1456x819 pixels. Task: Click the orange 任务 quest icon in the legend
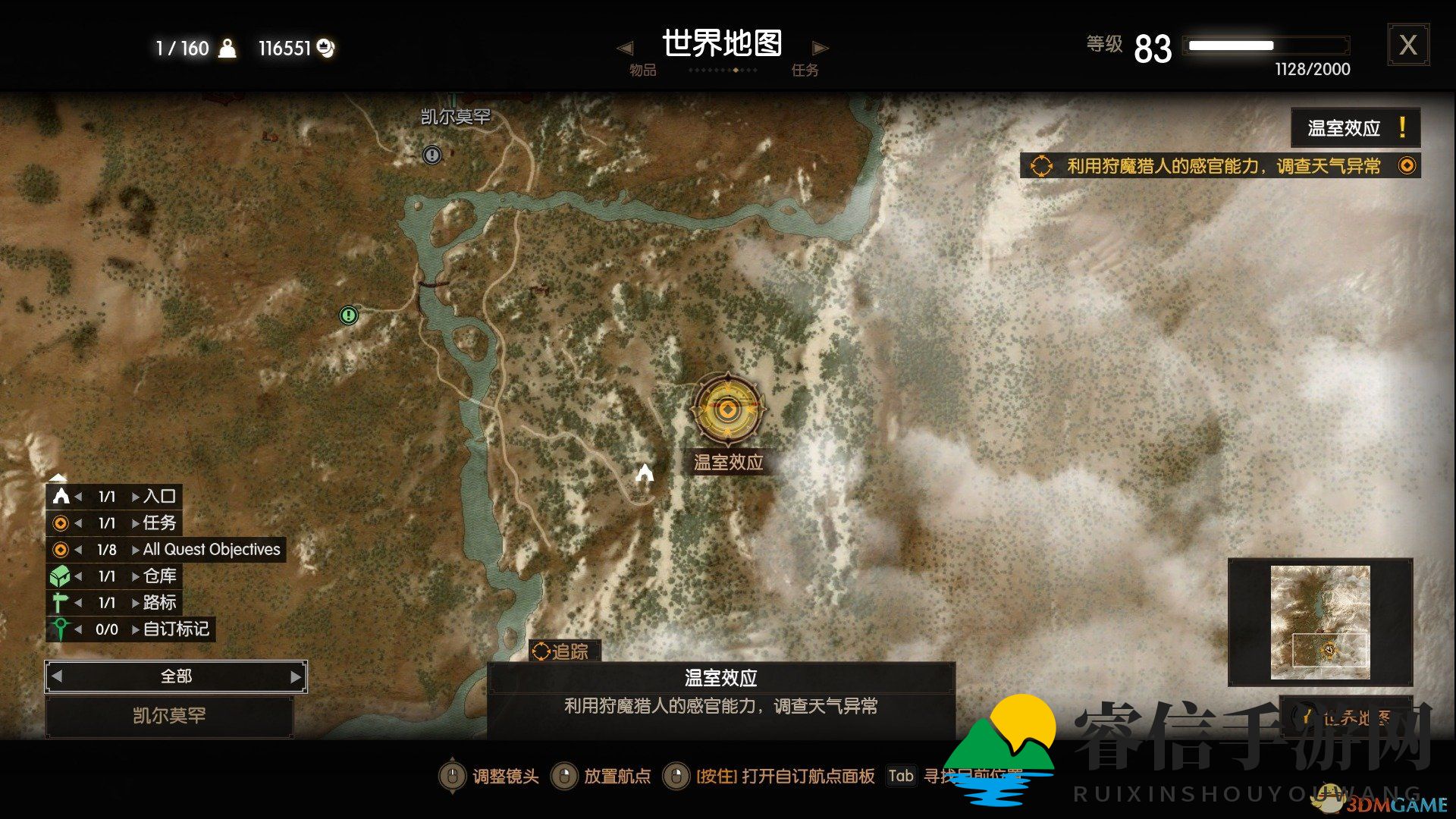coord(60,523)
